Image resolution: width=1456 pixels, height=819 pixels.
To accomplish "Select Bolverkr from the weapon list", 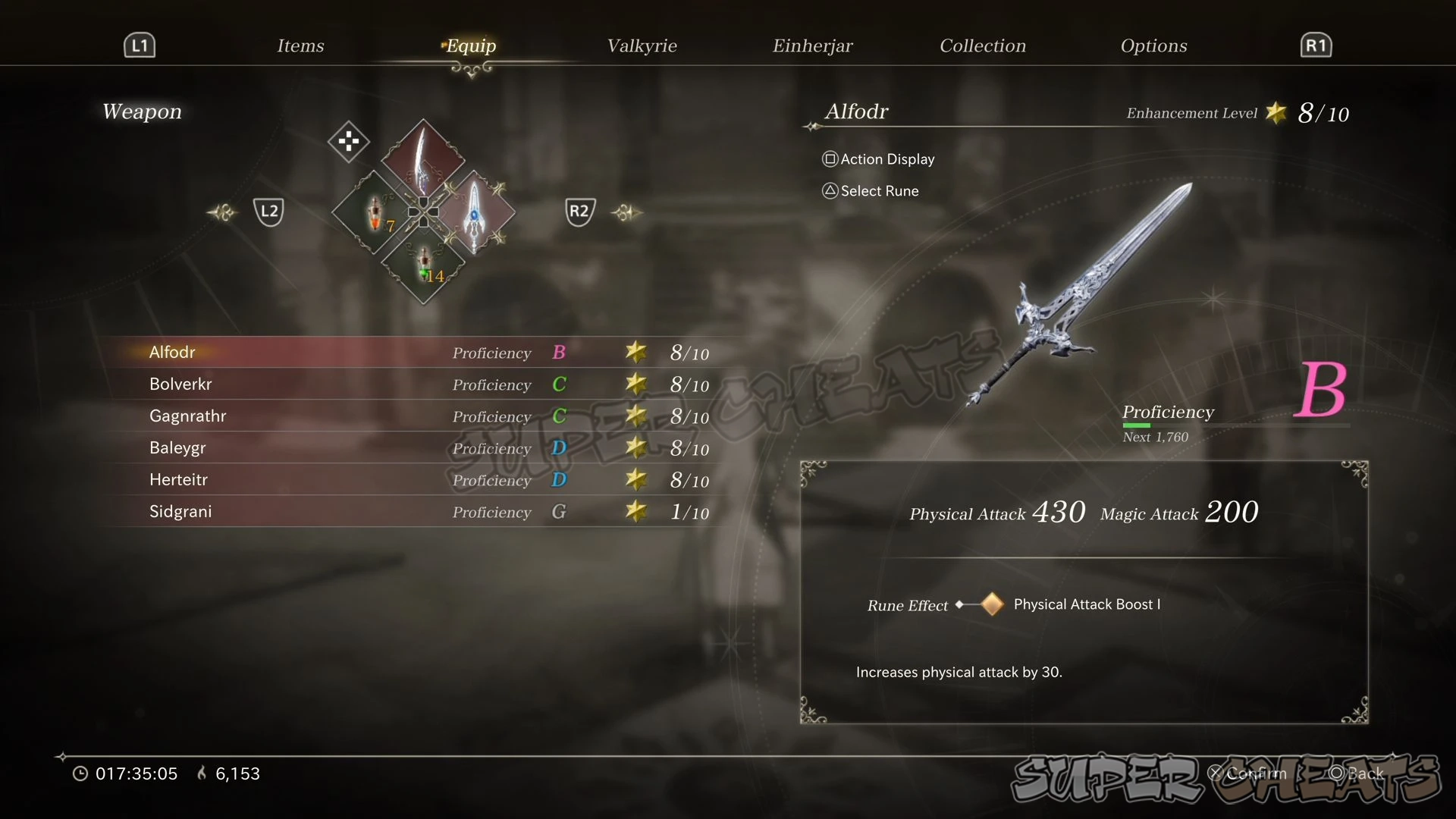I will pyautogui.click(x=409, y=384).
